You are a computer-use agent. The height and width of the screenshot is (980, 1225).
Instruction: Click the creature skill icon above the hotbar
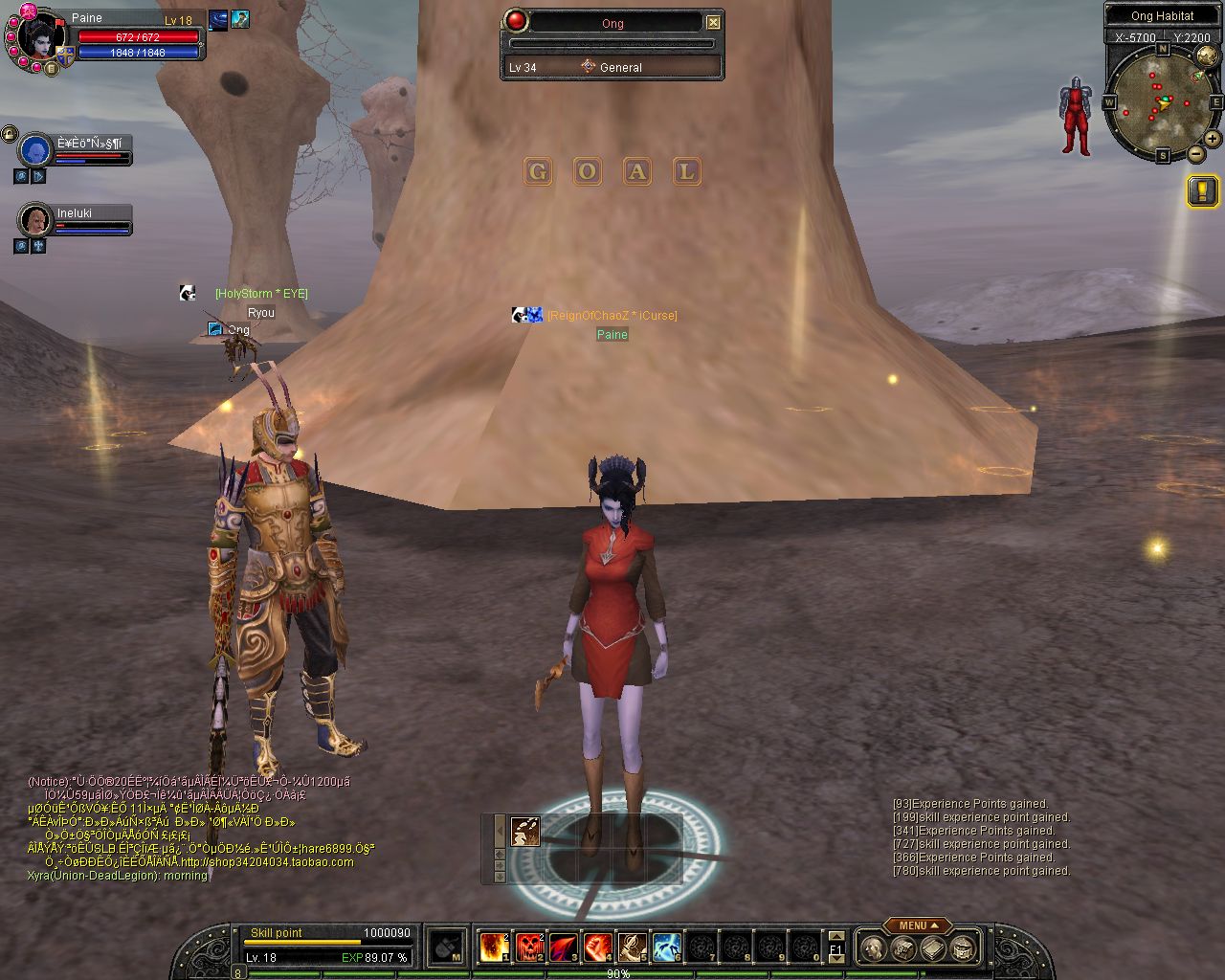coord(524,831)
